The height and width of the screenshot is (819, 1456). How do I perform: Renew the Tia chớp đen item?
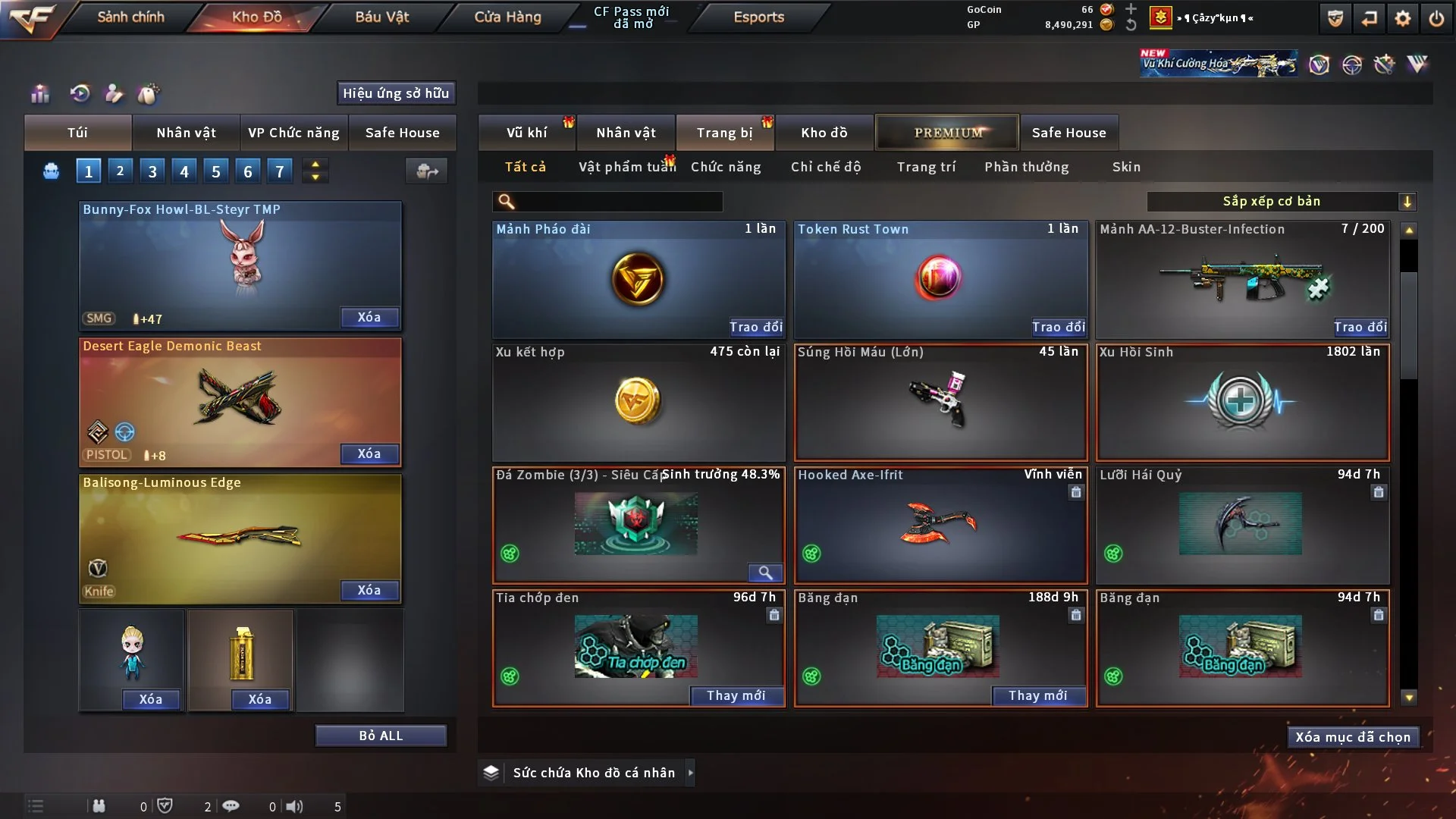736,695
